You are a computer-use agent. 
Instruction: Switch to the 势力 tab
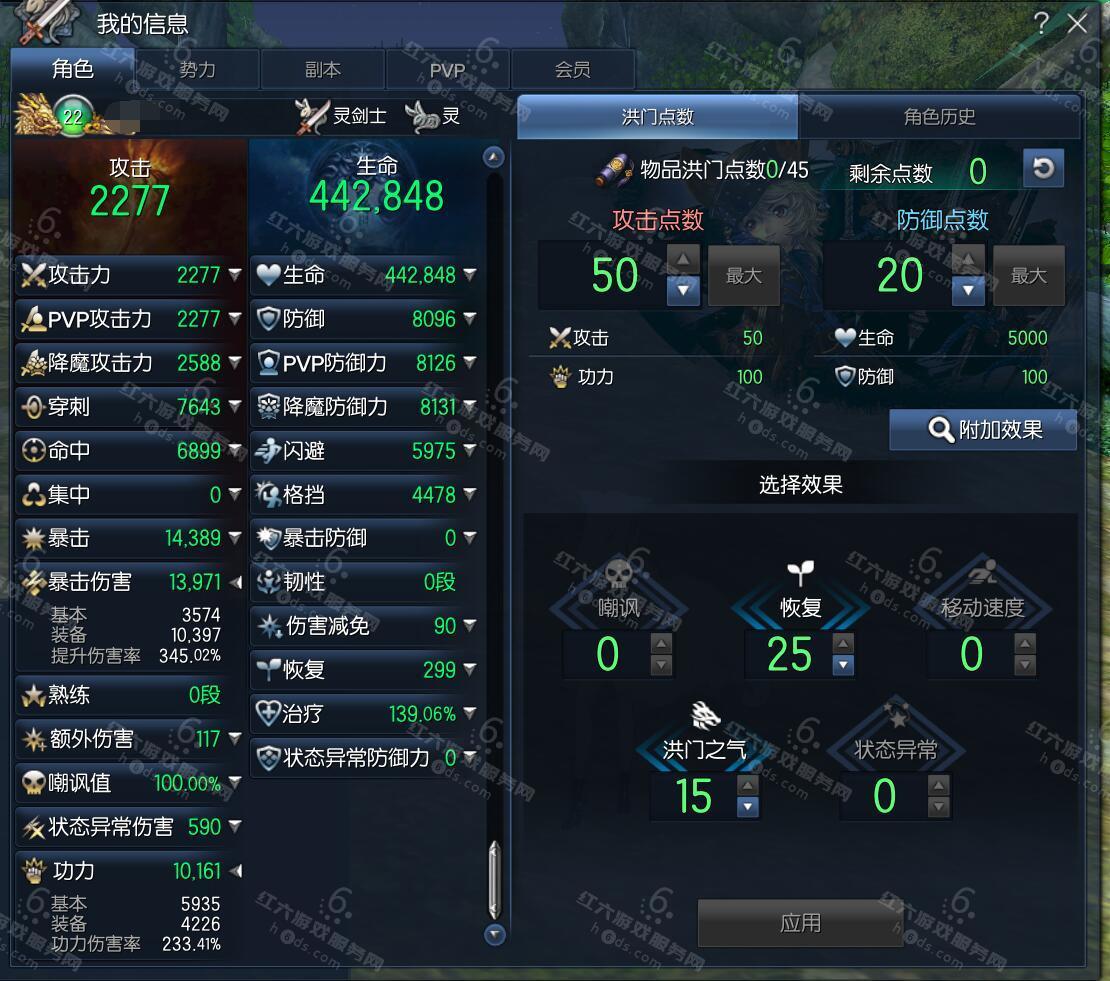click(197, 70)
